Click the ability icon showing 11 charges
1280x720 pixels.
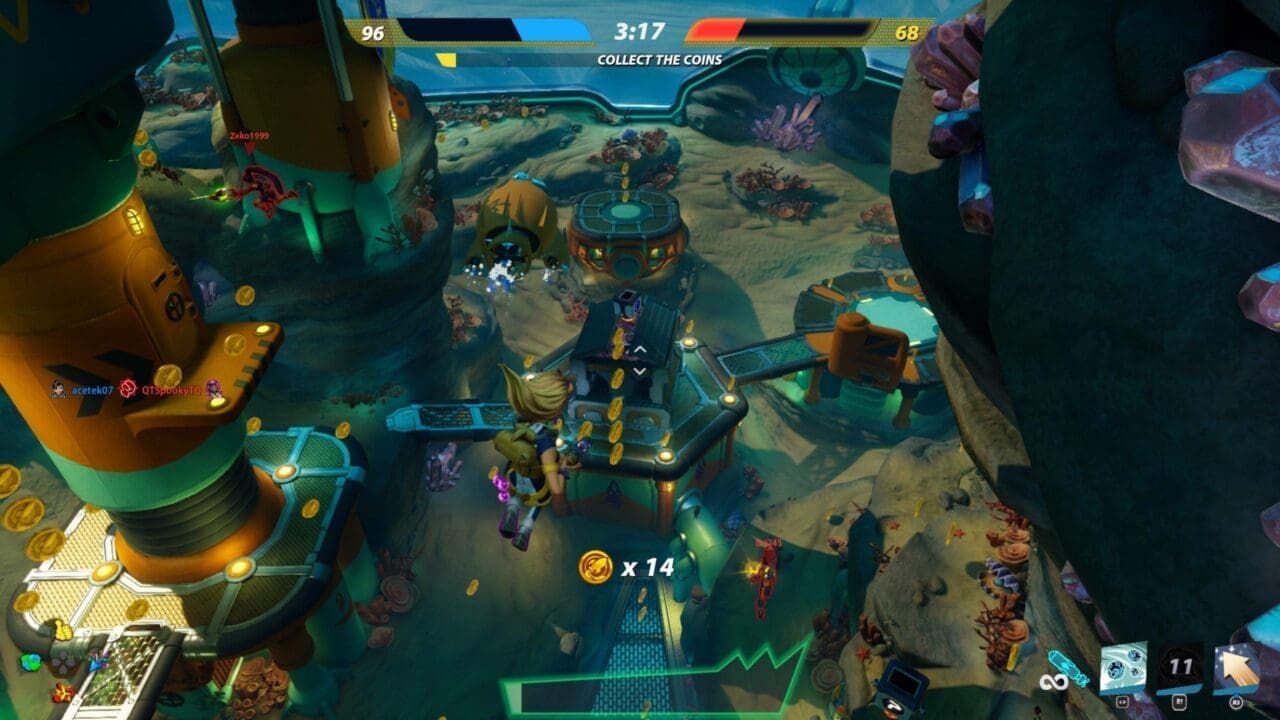coord(1179,662)
